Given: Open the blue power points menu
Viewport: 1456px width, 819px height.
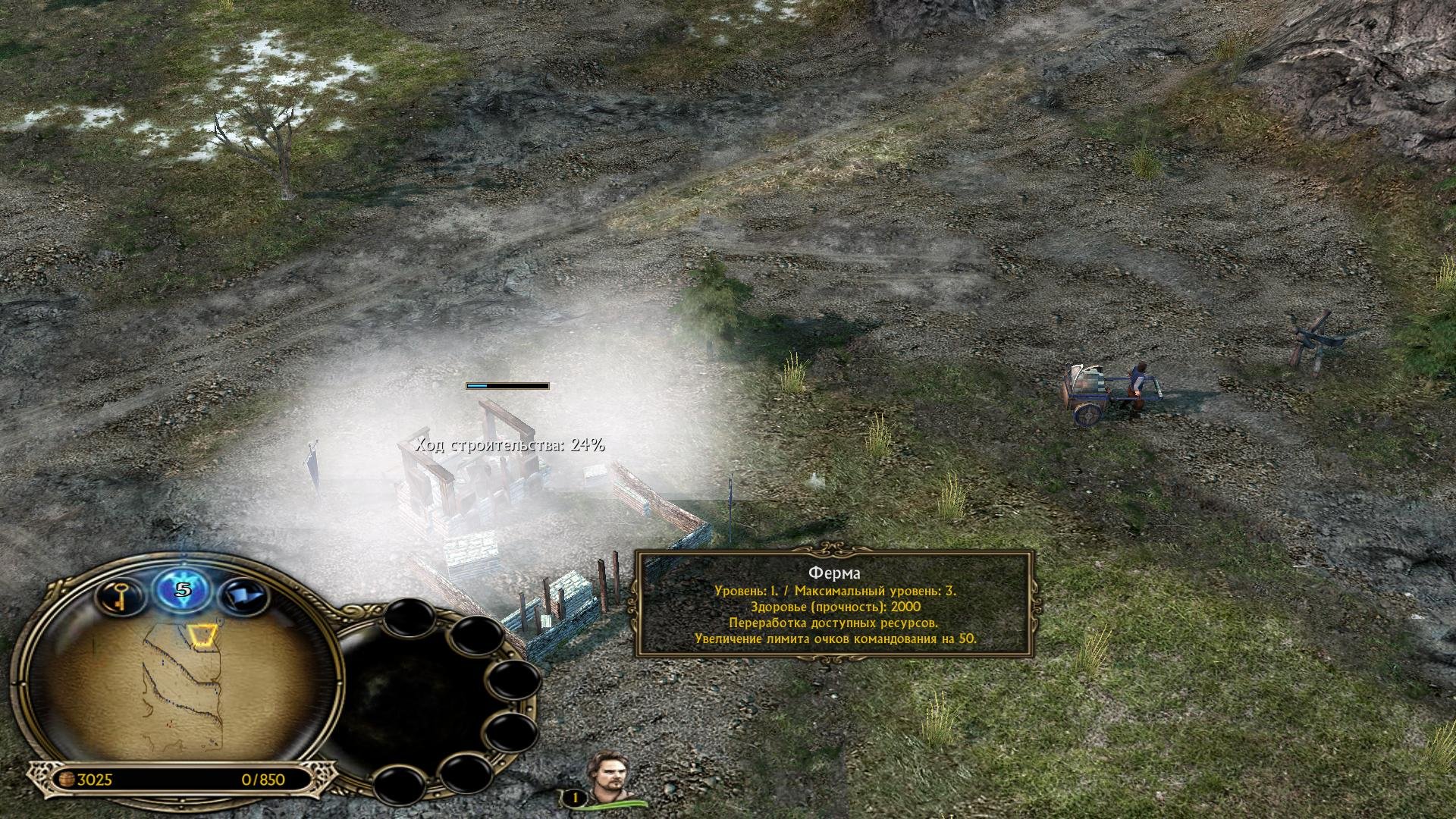Looking at the screenshot, I should (182, 590).
